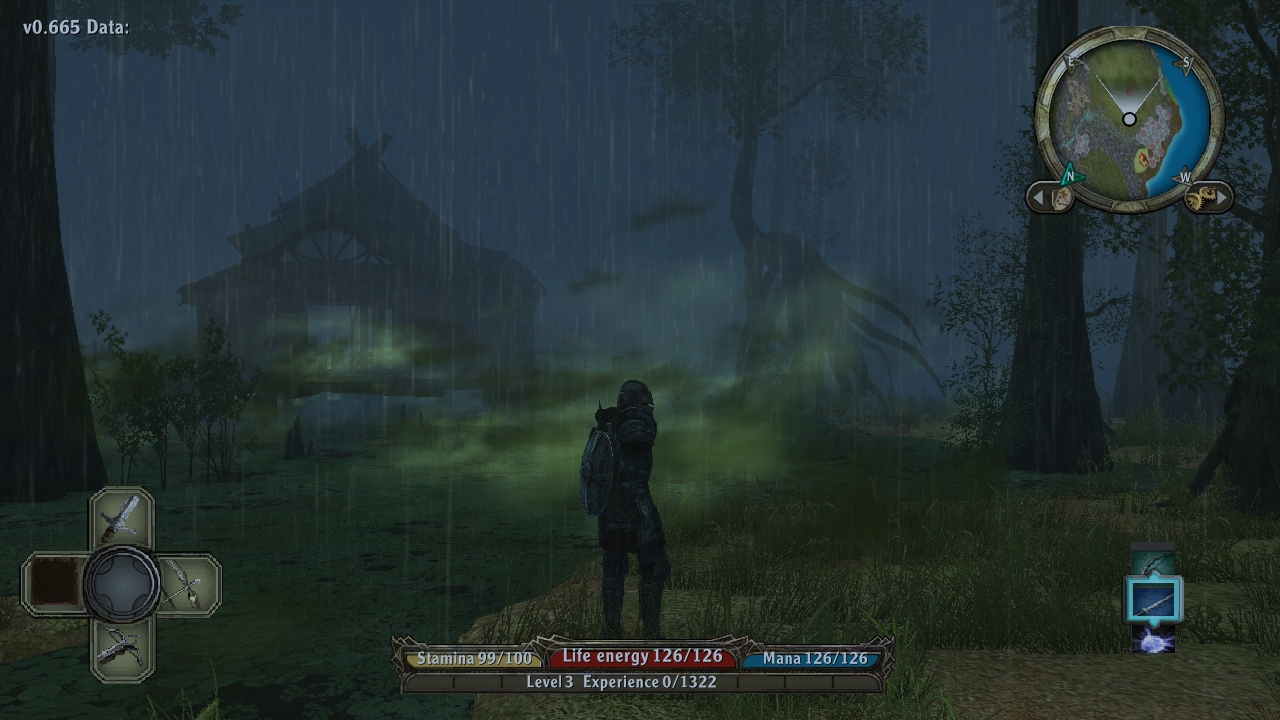Open the map scroll button beside minimap
This screenshot has width=1280, height=720.
pos(1060,197)
